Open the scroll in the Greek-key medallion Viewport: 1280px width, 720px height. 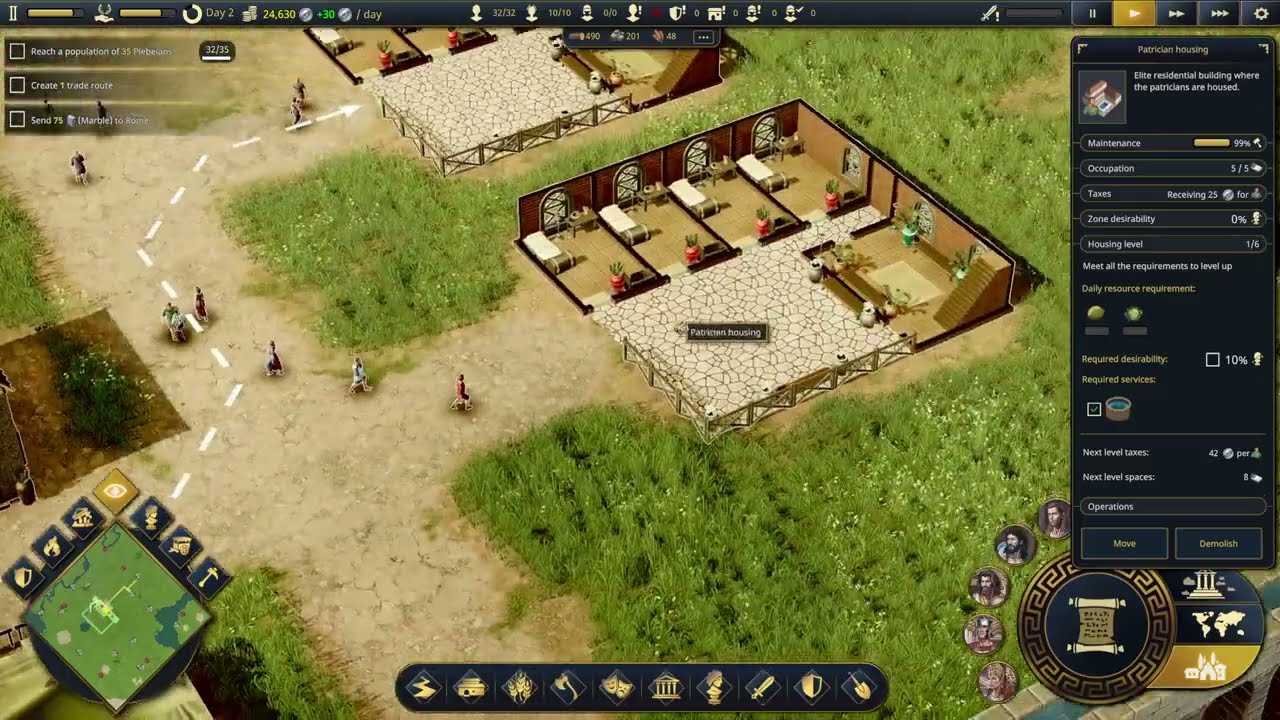pos(1096,624)
